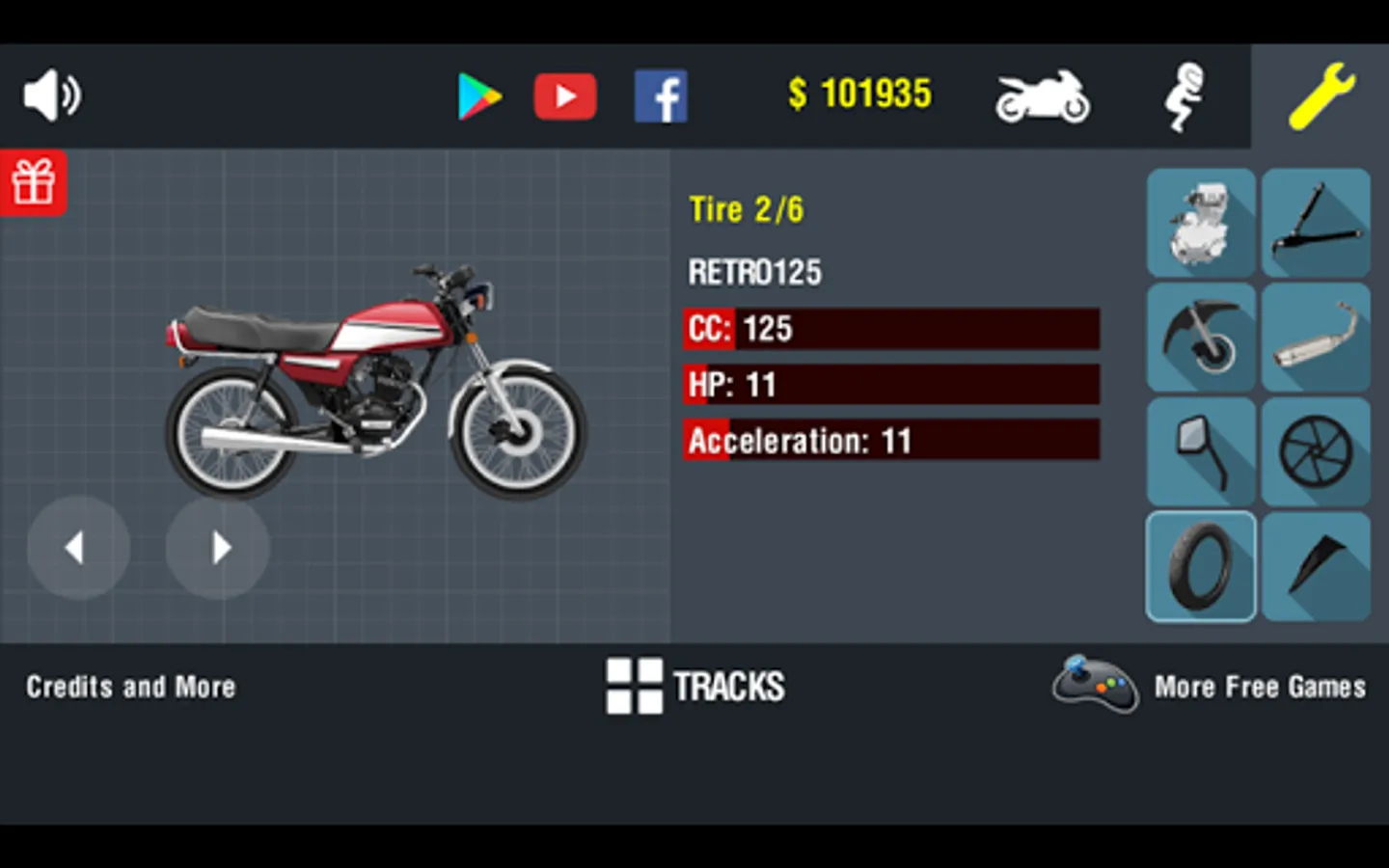Select the front fork part icon

[x=1201, y=338]
